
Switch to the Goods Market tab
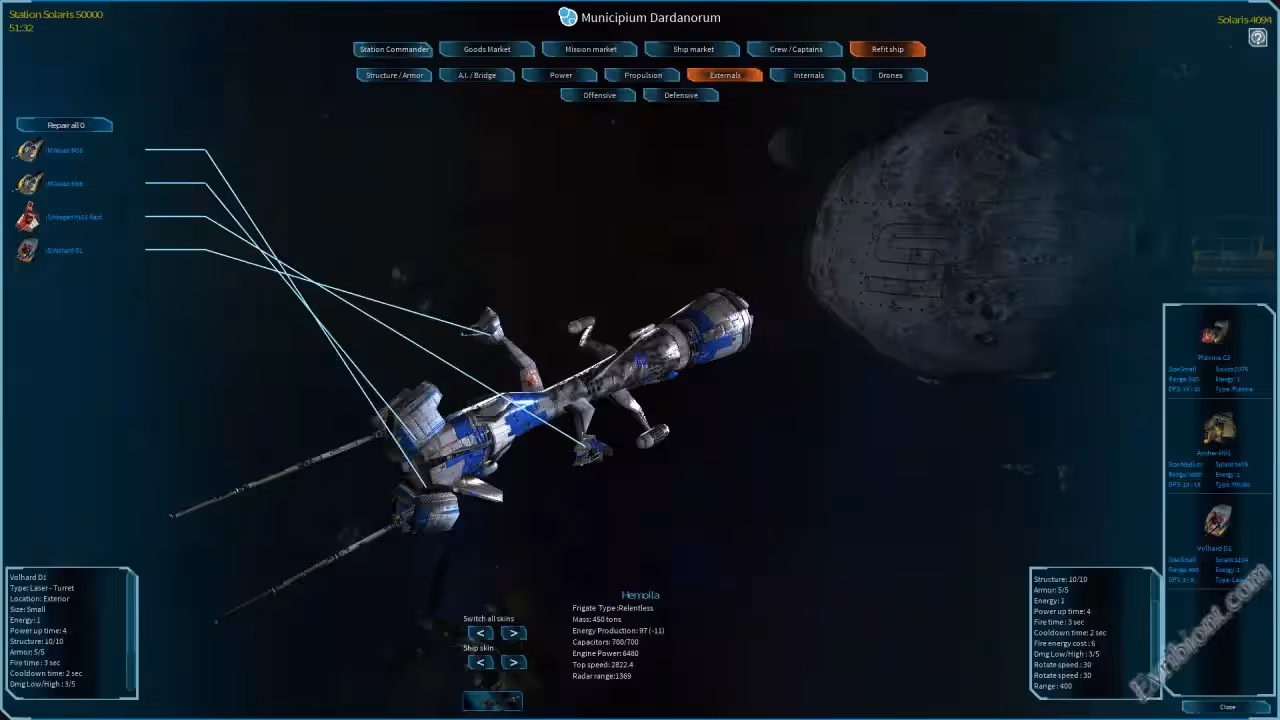[487, 49]
